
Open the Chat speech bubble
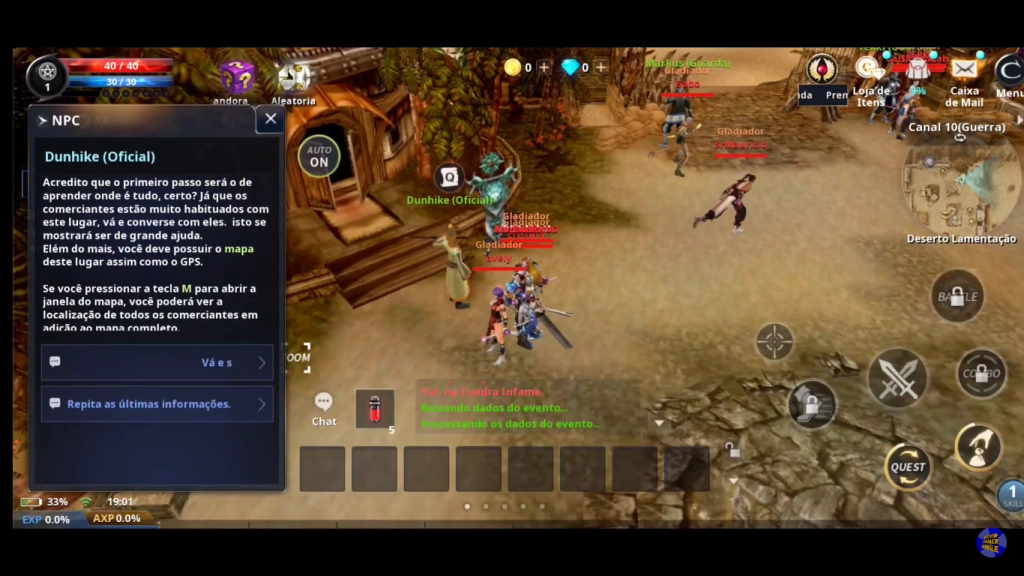324,402
